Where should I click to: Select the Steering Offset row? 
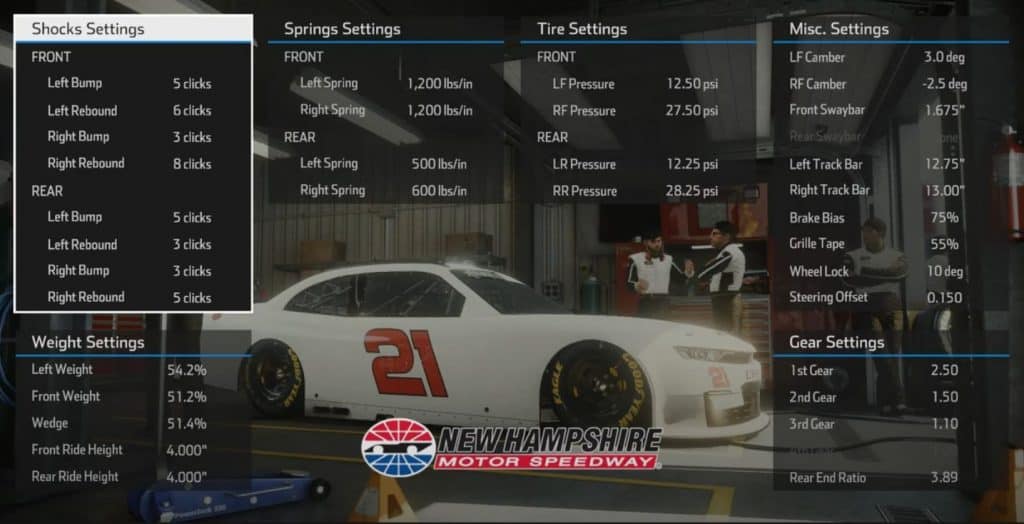tap(876, 297)
